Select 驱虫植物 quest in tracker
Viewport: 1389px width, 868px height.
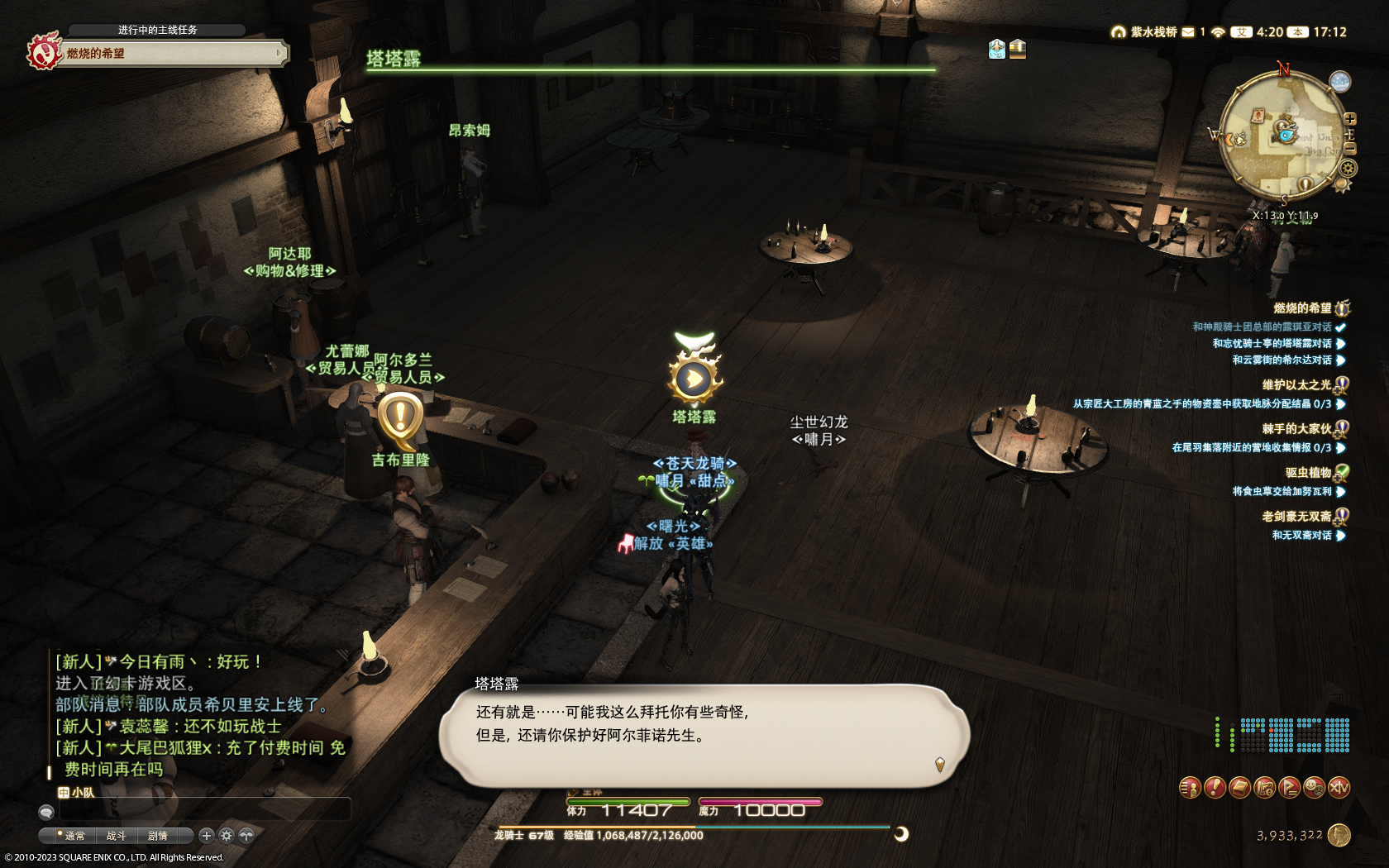click(x=1308, y=473)
